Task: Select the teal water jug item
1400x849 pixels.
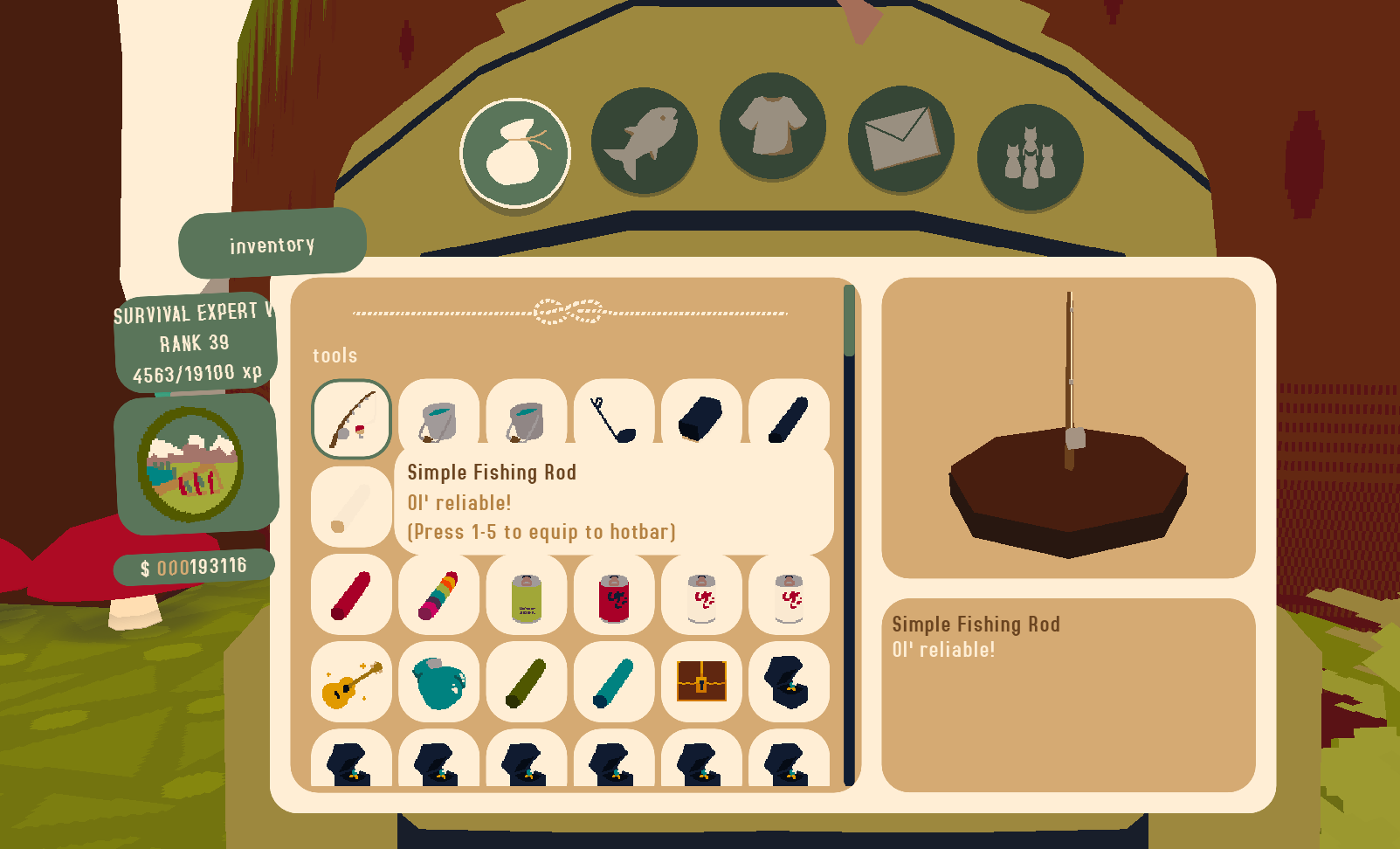Action: [x=438, y=682]
